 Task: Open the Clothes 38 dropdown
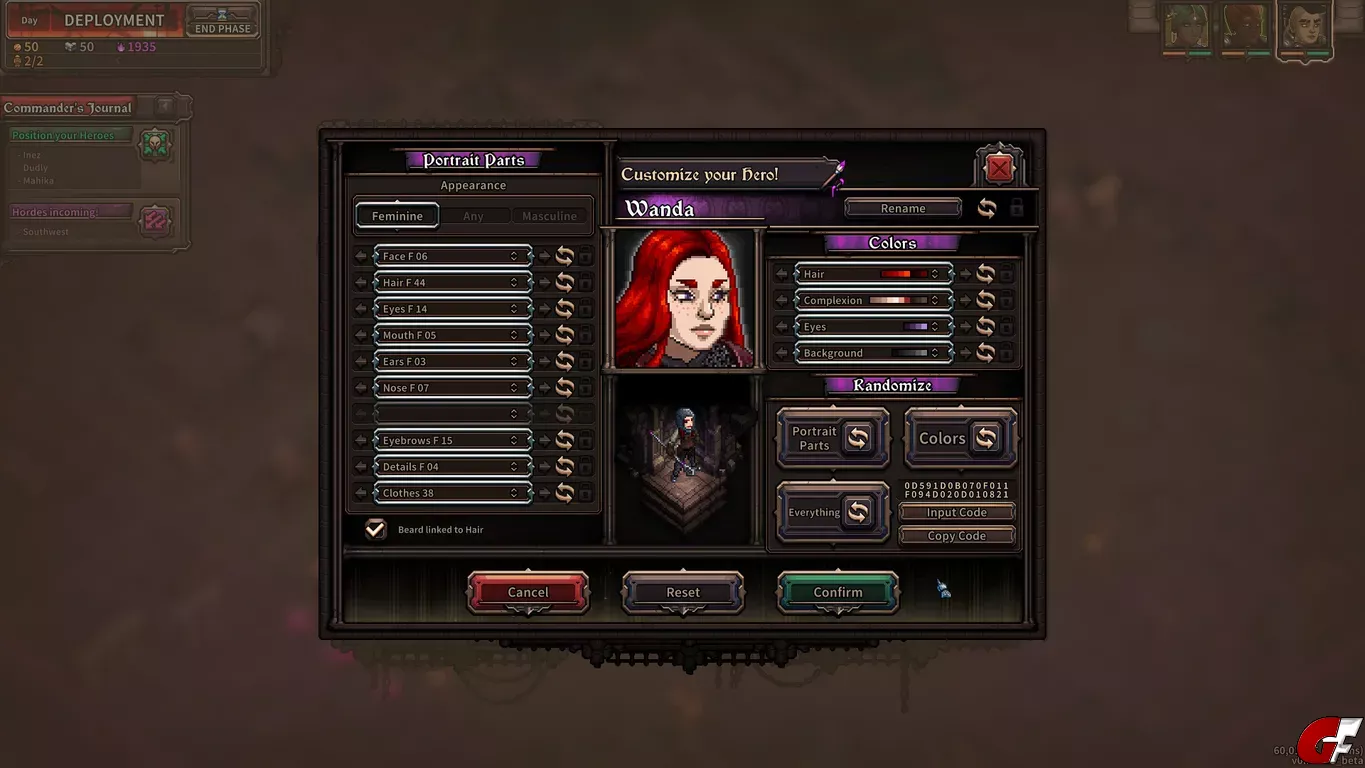(x=451, y=493)
